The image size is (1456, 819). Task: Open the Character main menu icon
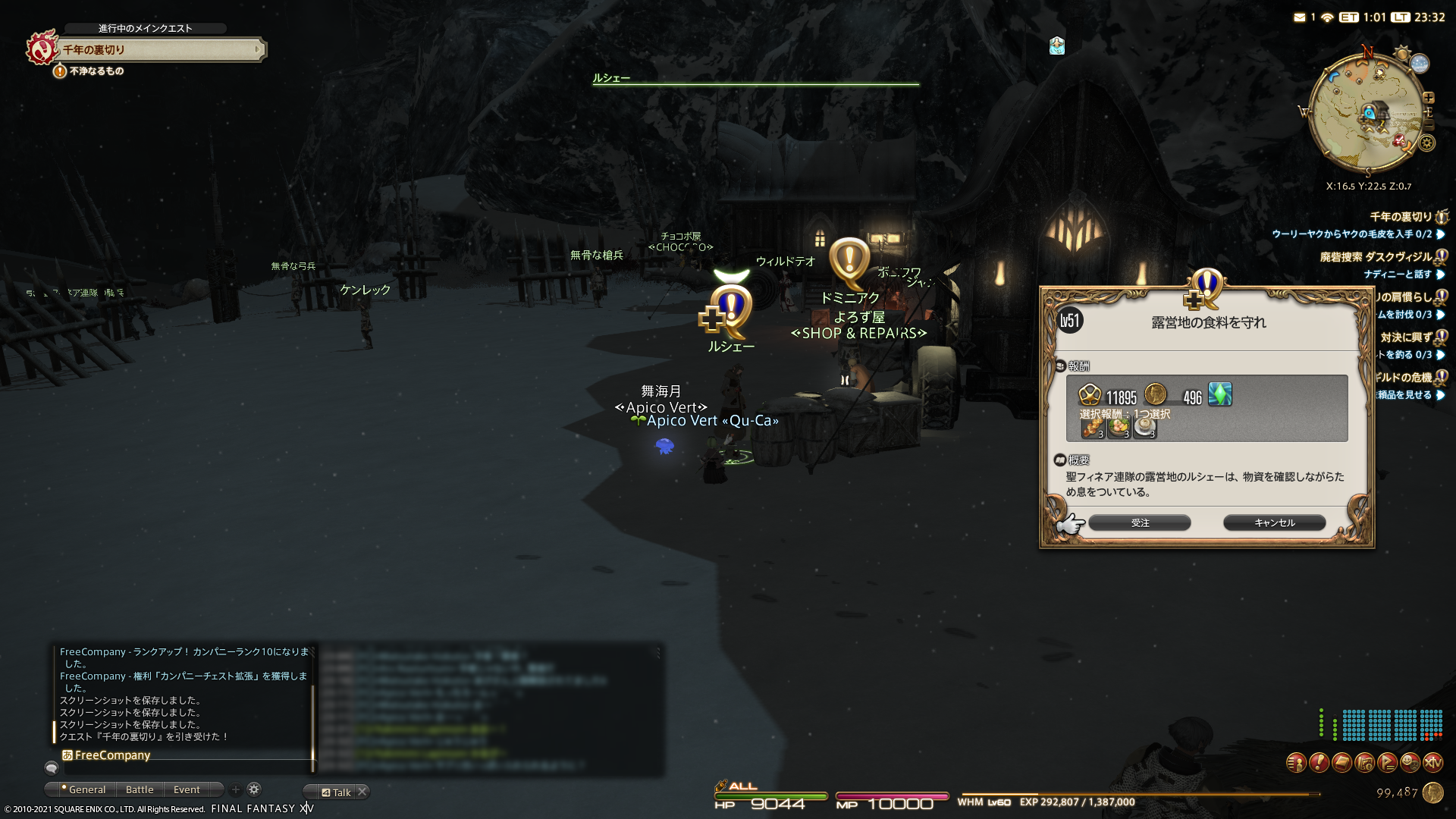point(1296,763)
